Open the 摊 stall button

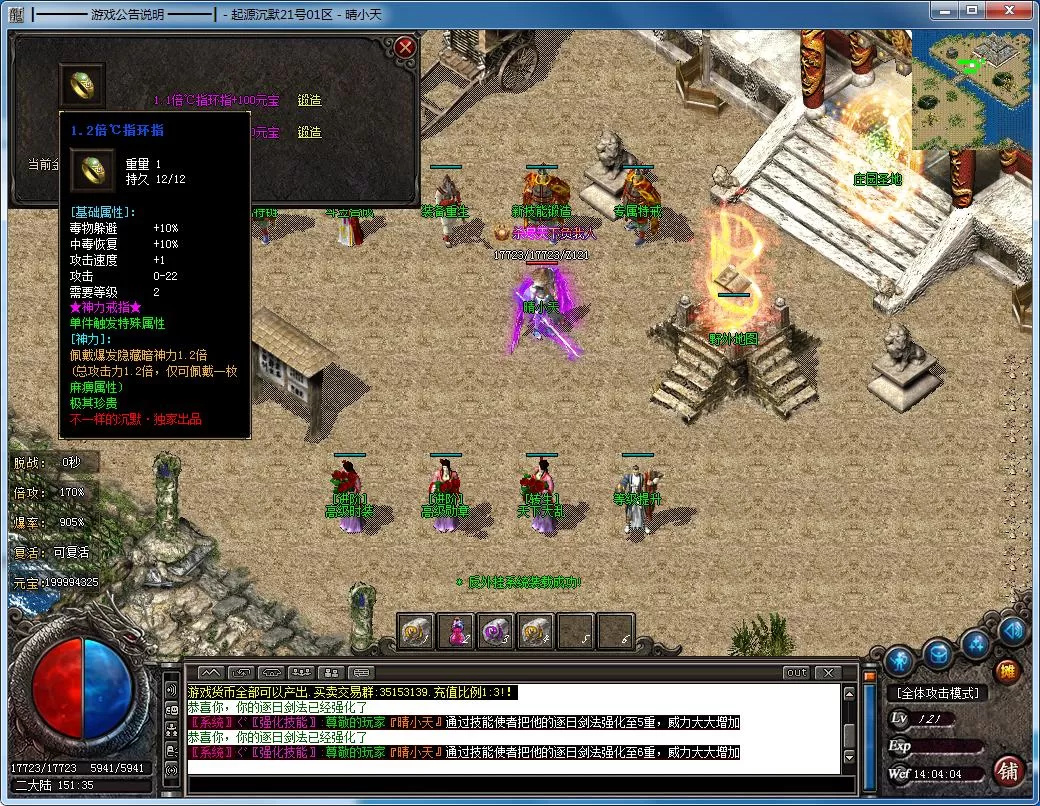(x=1007, y=672)
